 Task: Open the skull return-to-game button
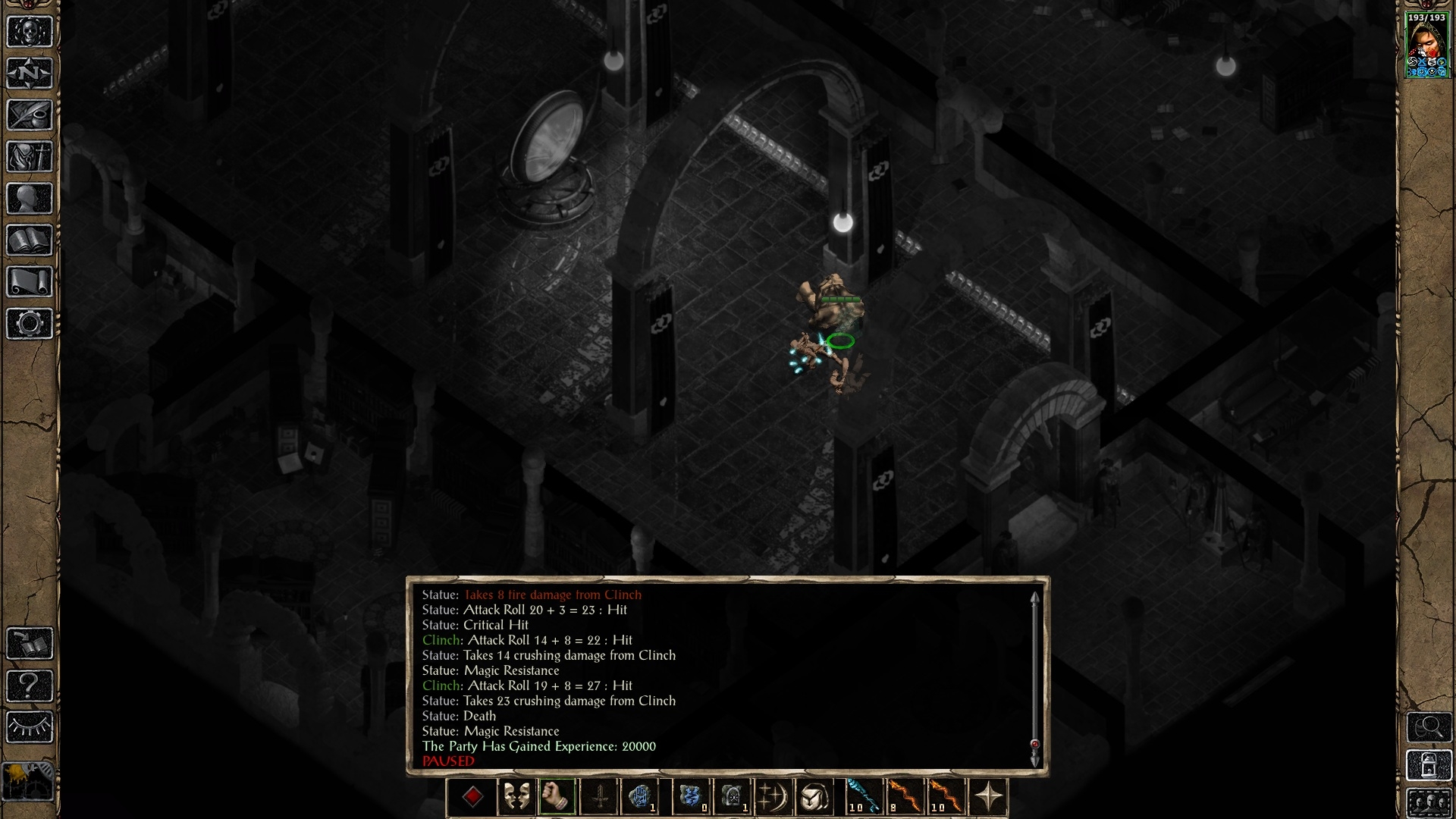pyautogui.click(x=30, y=32)
